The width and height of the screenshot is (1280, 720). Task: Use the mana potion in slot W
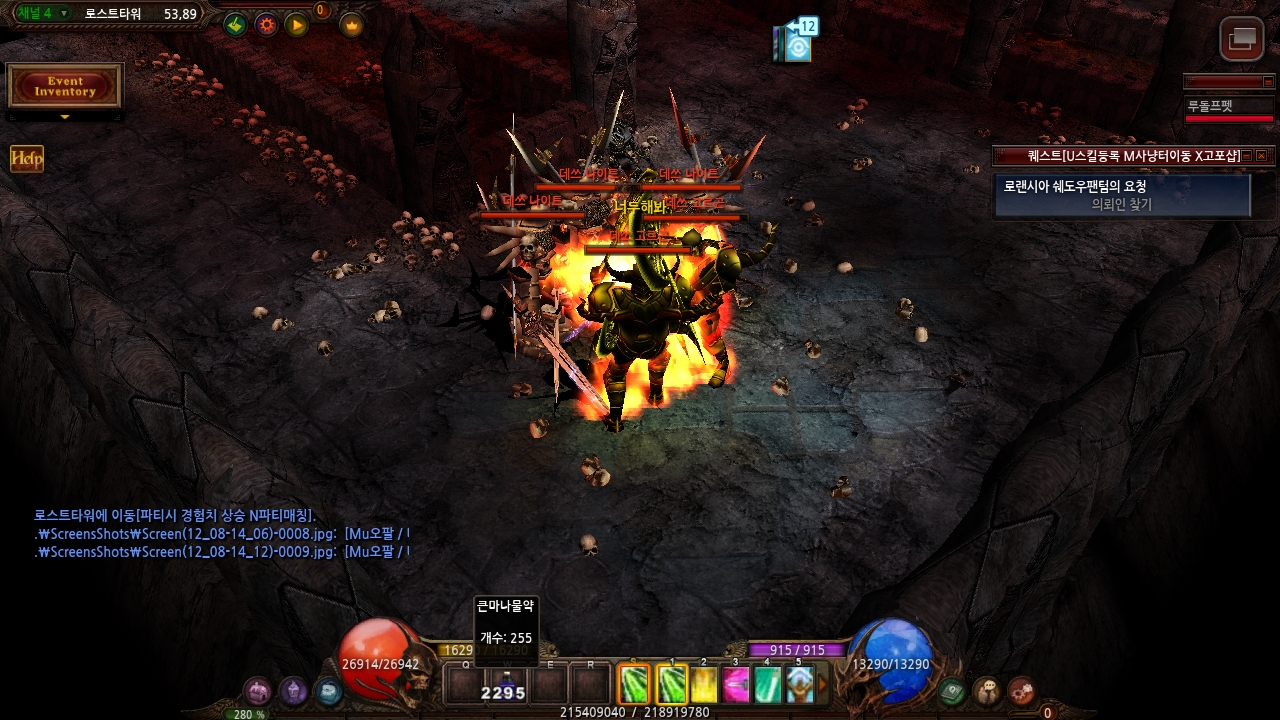tap(506, 685)
